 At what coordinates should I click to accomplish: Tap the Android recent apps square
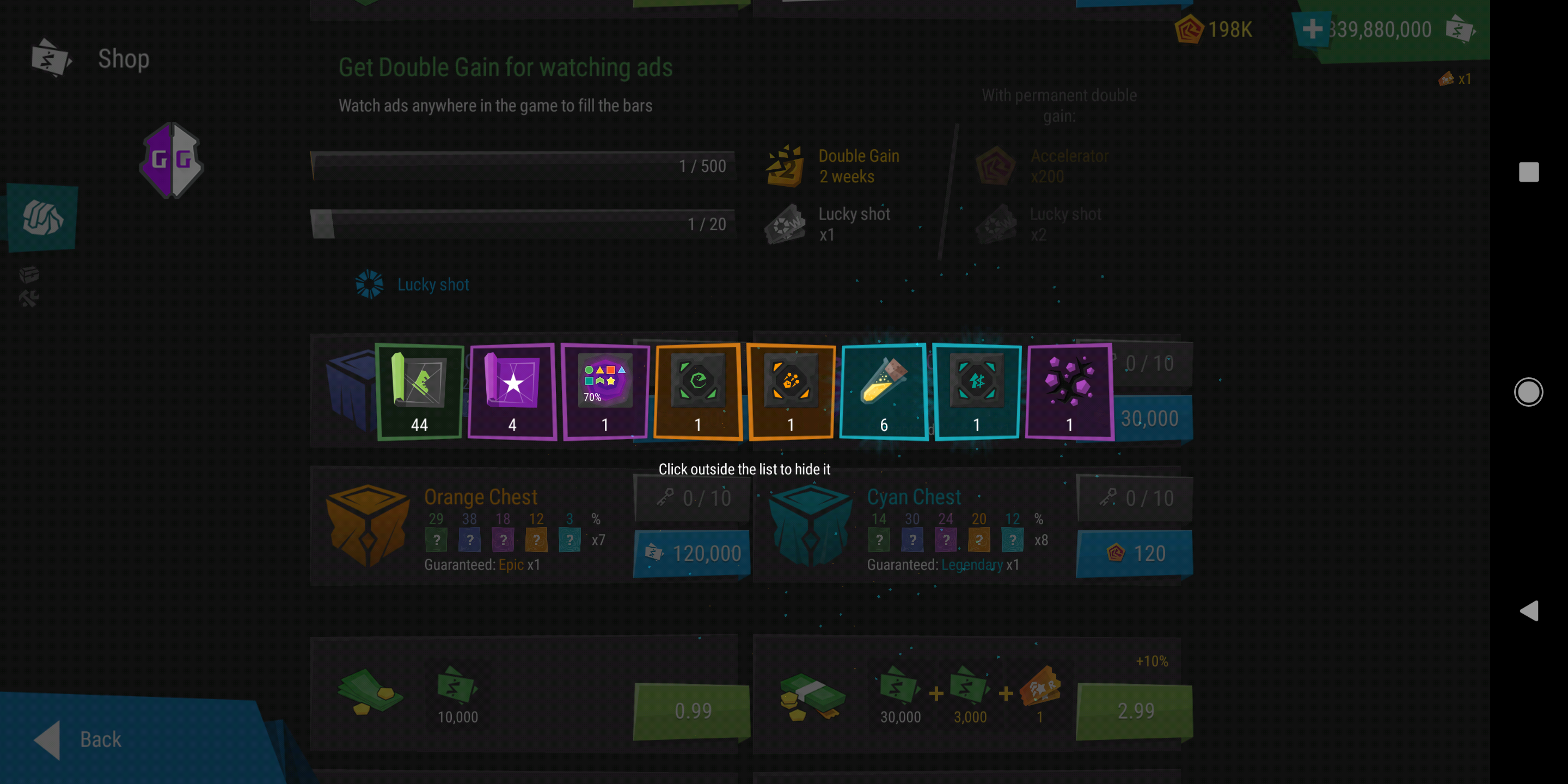coord(1528,171)
